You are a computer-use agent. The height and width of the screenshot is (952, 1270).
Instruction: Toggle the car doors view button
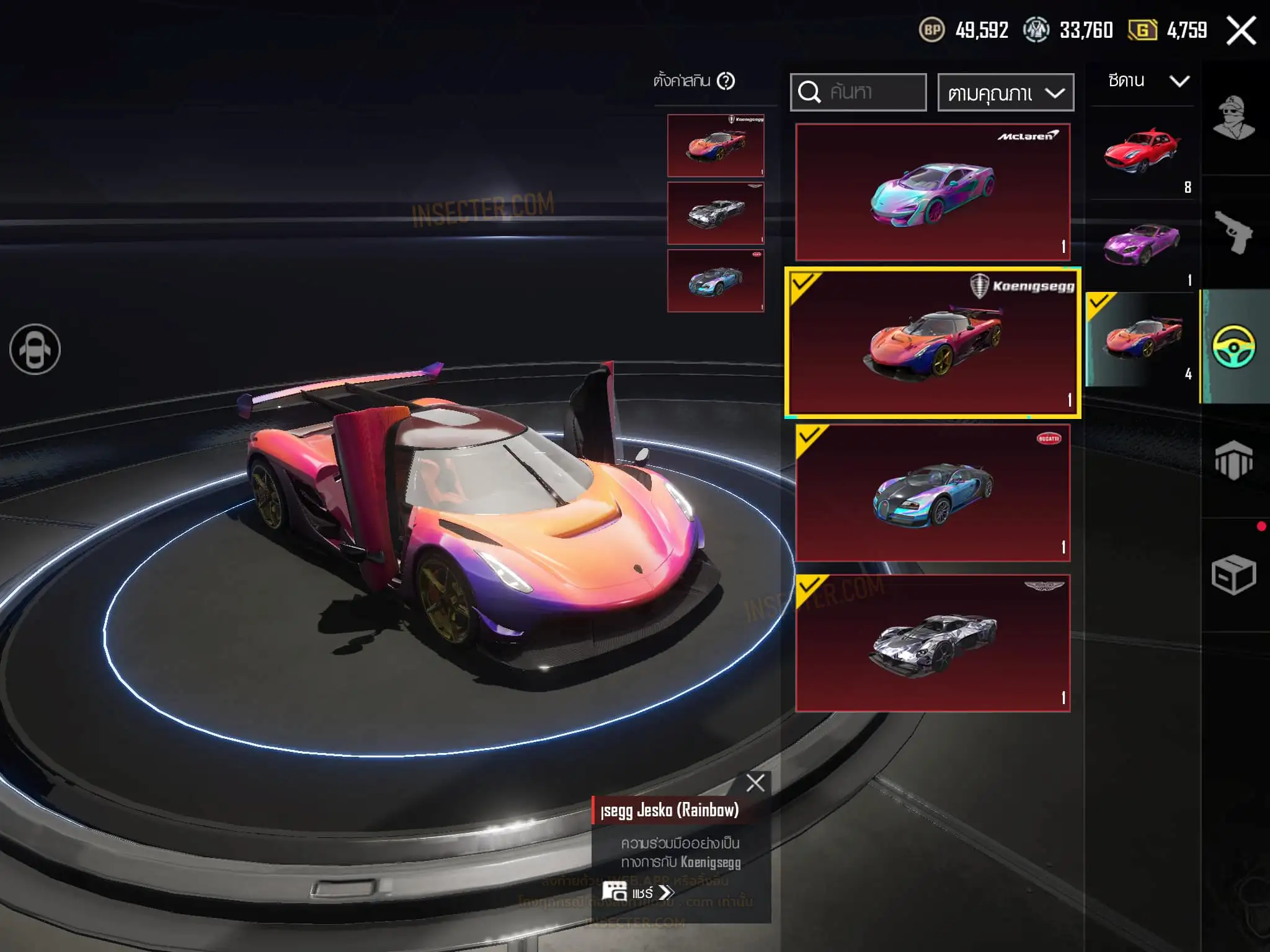tap(35, 350)
